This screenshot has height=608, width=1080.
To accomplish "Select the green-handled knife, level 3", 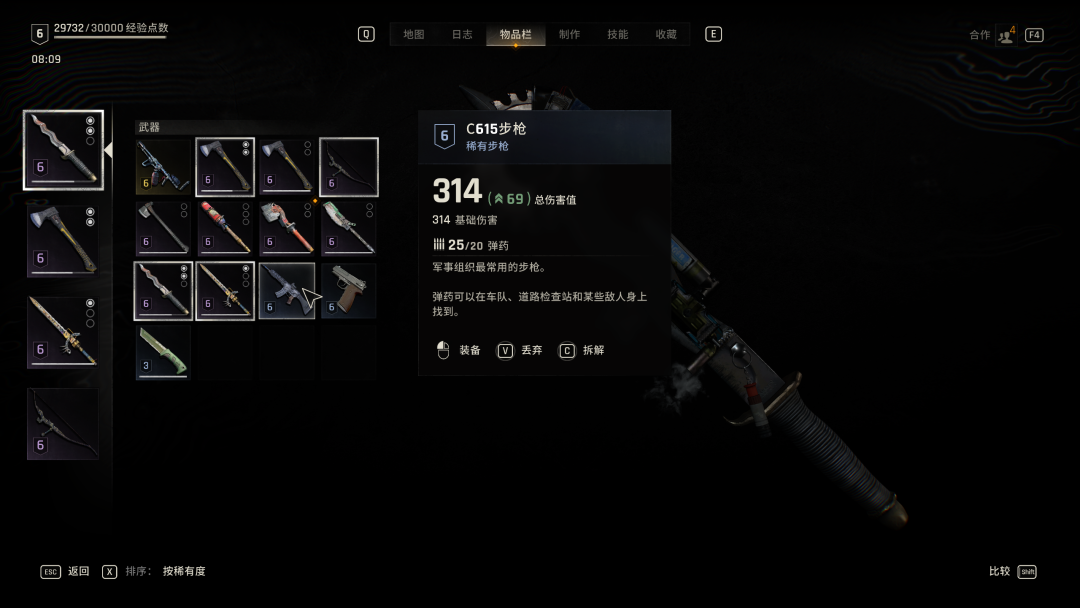I will tap(163, 353).
